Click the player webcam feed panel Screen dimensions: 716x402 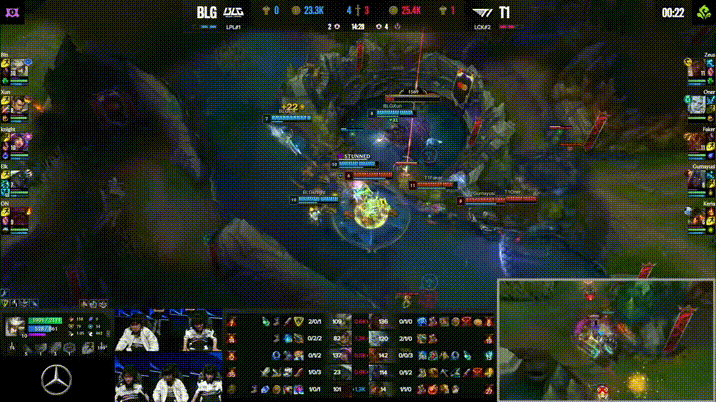pyautogui.click(x=167, y=353)
